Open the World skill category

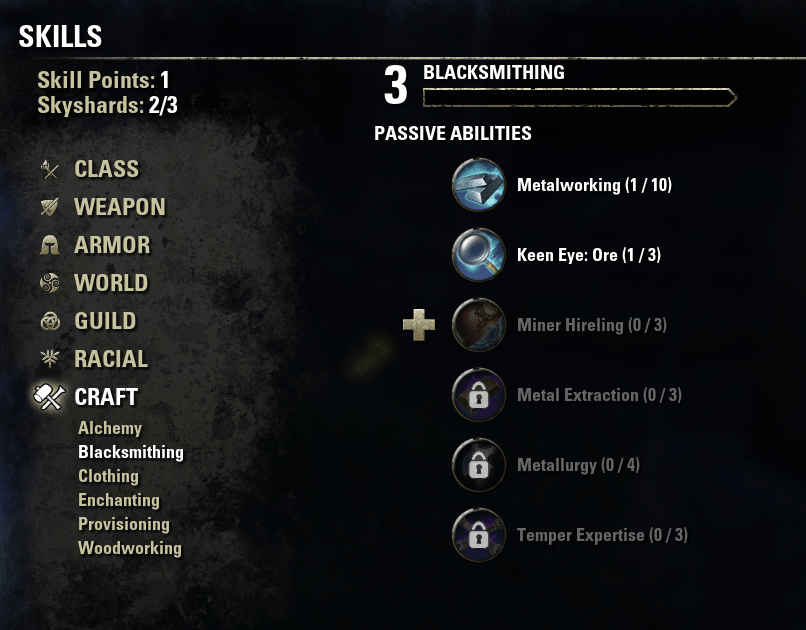tap(111, 283)
